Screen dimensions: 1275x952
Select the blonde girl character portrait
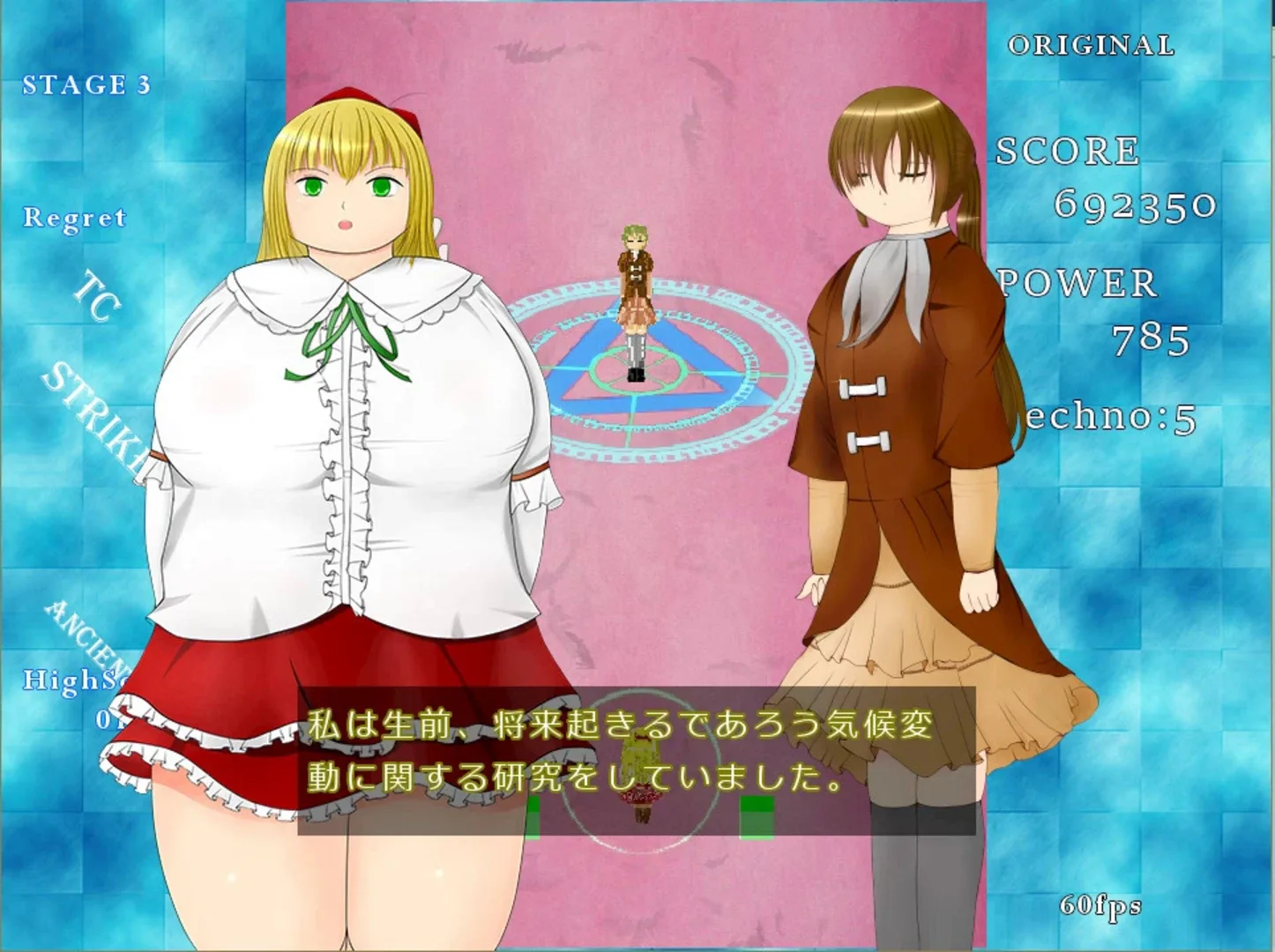click(x=344, y=397)
